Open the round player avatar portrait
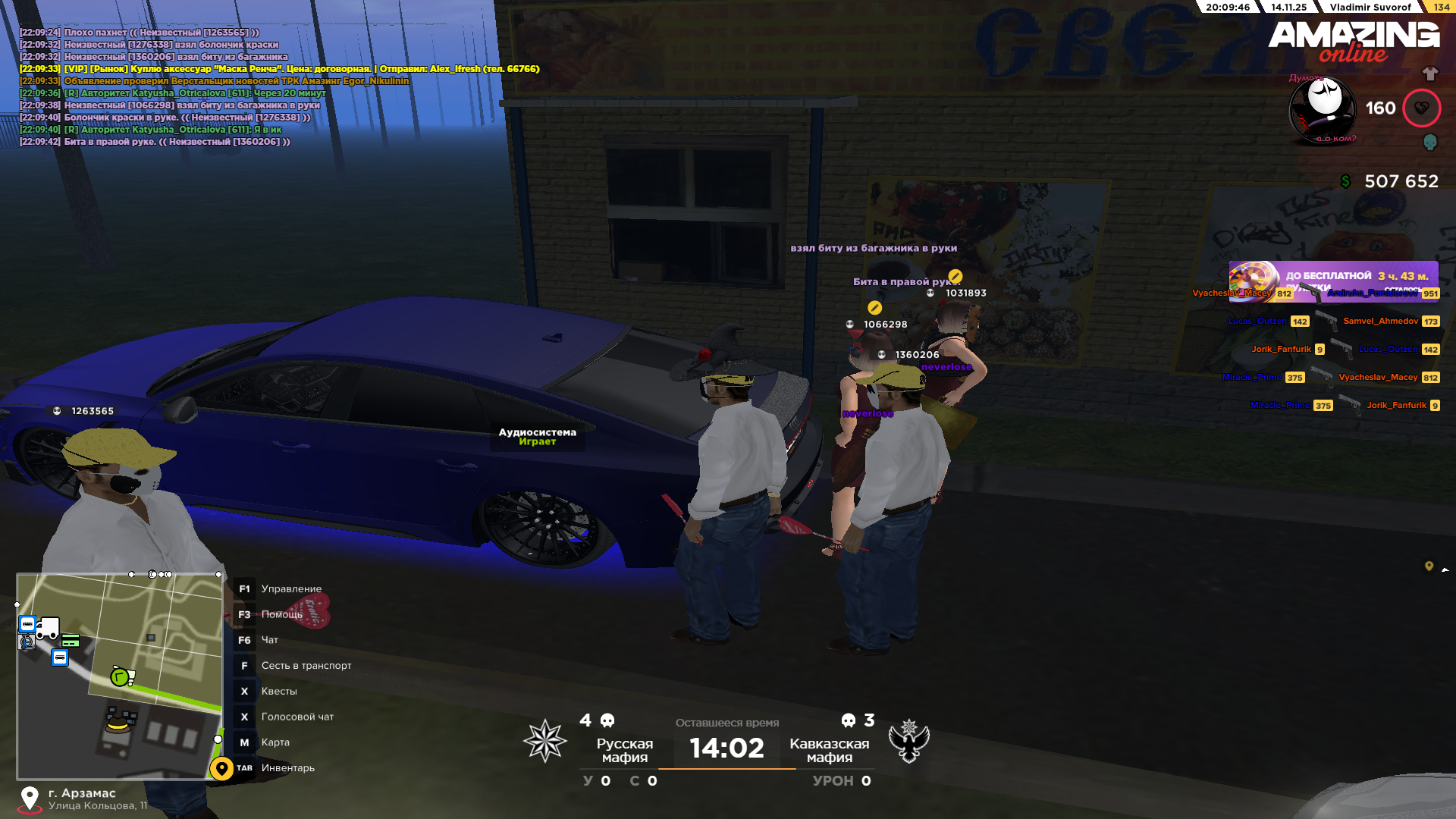The height and width of the screenshot is (819, 1456). 1323,110
